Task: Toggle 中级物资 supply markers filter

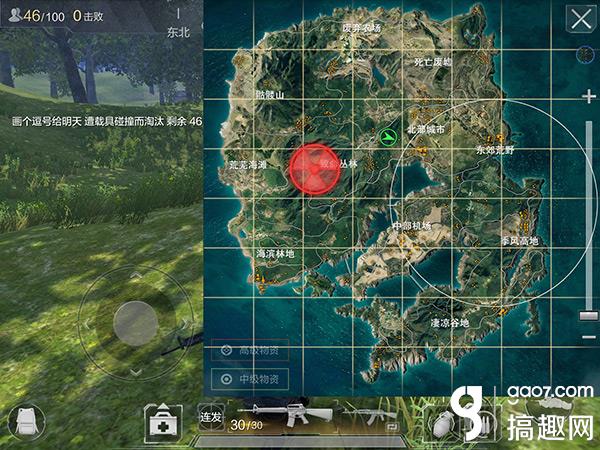Action: click(x=250, y=380)
